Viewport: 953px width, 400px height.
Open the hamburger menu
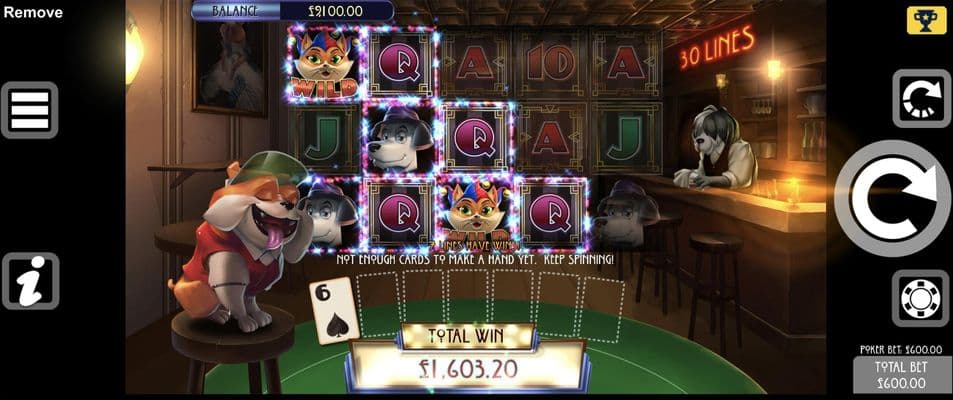(x=30, y=110)
